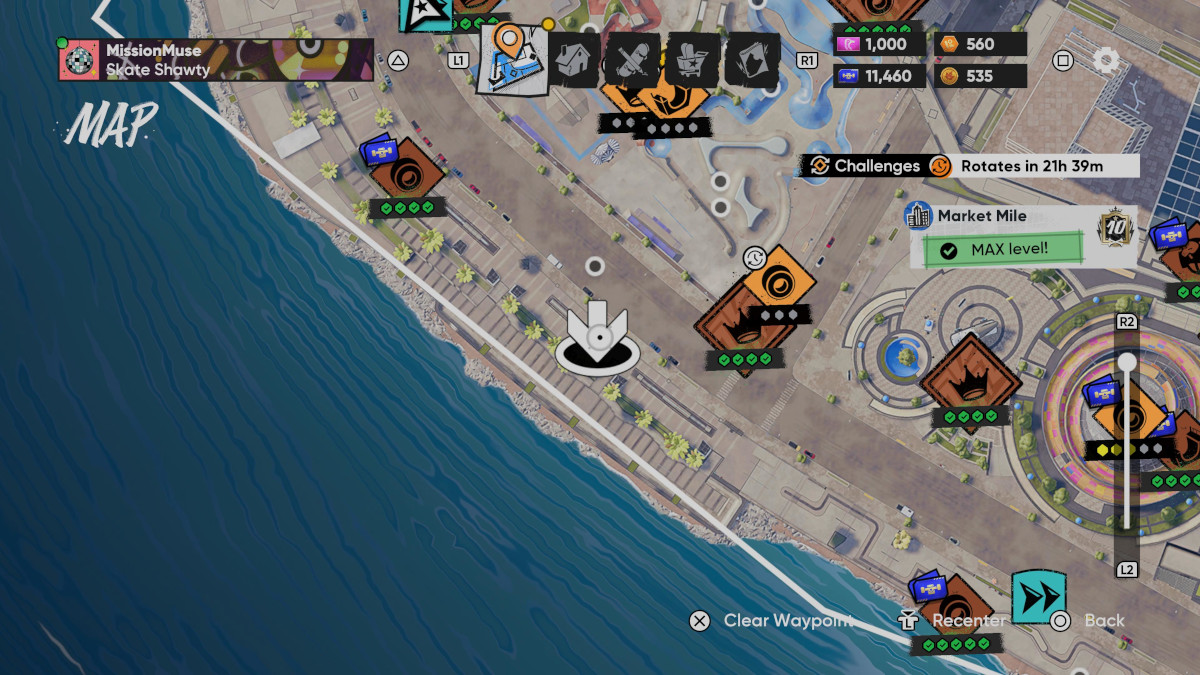Select the teal star marker
Viewport: 1200px width, 675px height.
pos(425,13)
